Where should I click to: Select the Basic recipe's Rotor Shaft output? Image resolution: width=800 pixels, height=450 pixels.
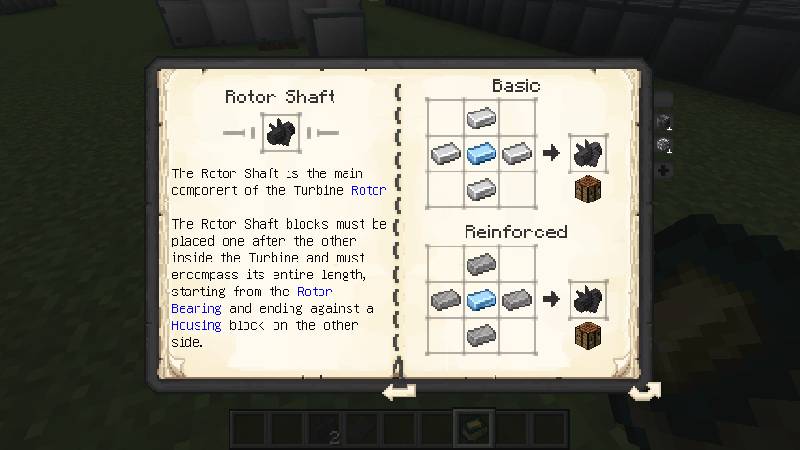[587, 153]
